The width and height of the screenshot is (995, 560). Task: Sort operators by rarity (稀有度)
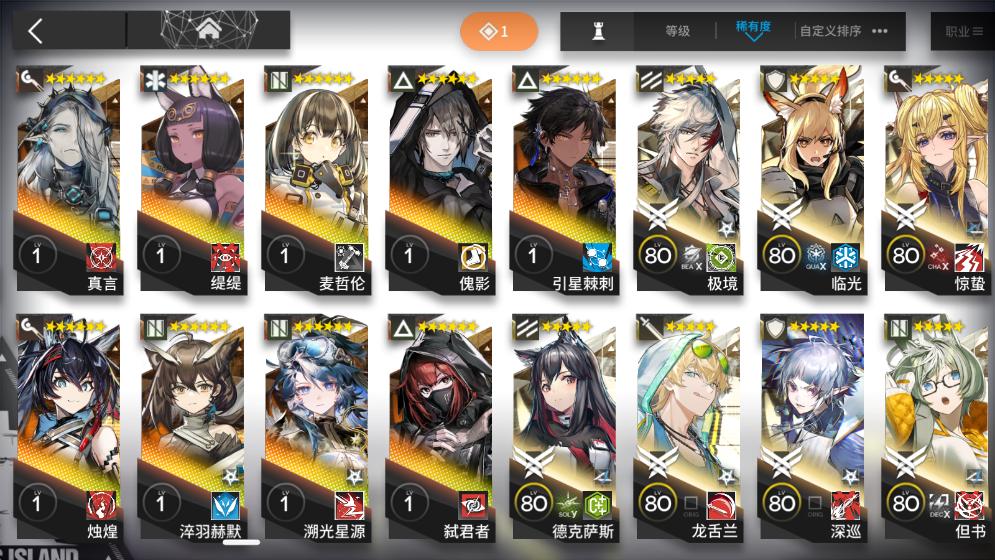pyautogui.click(x=752, y=31)
